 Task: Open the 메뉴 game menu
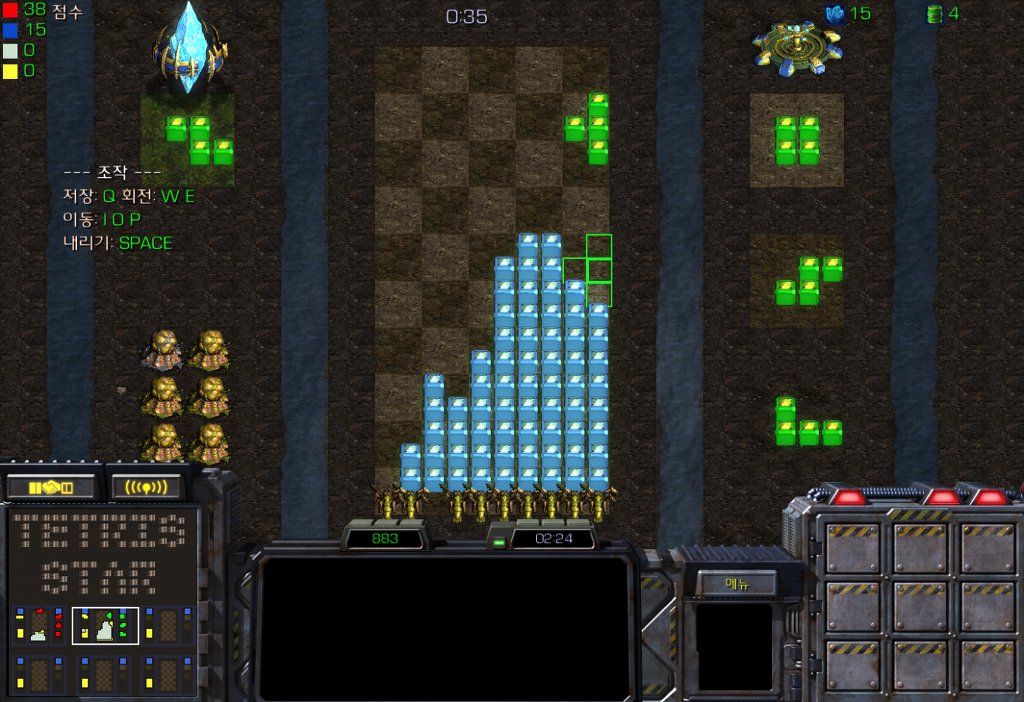coord(737,585)
